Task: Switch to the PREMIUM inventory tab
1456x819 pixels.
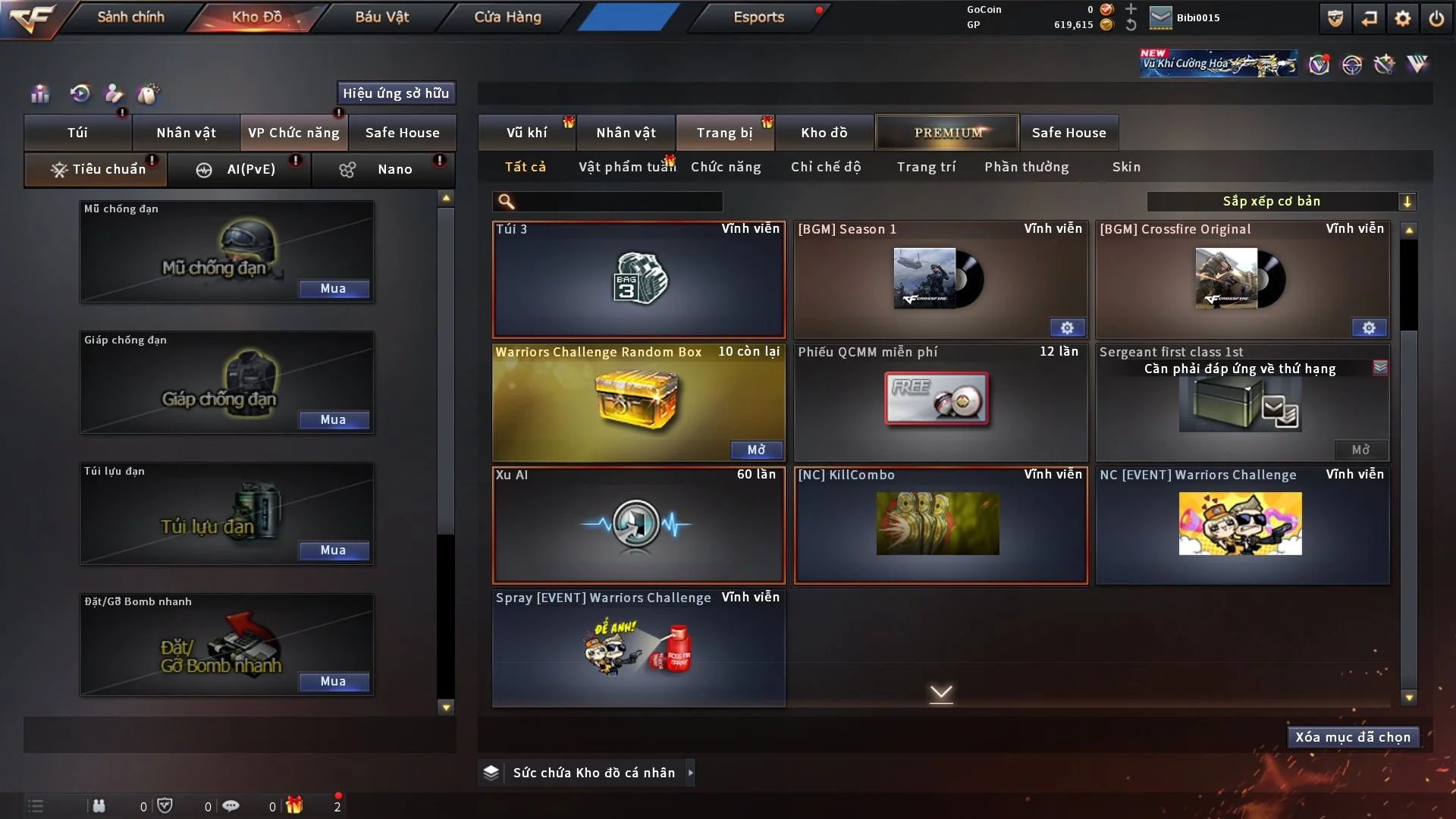Action: point(947,133)
